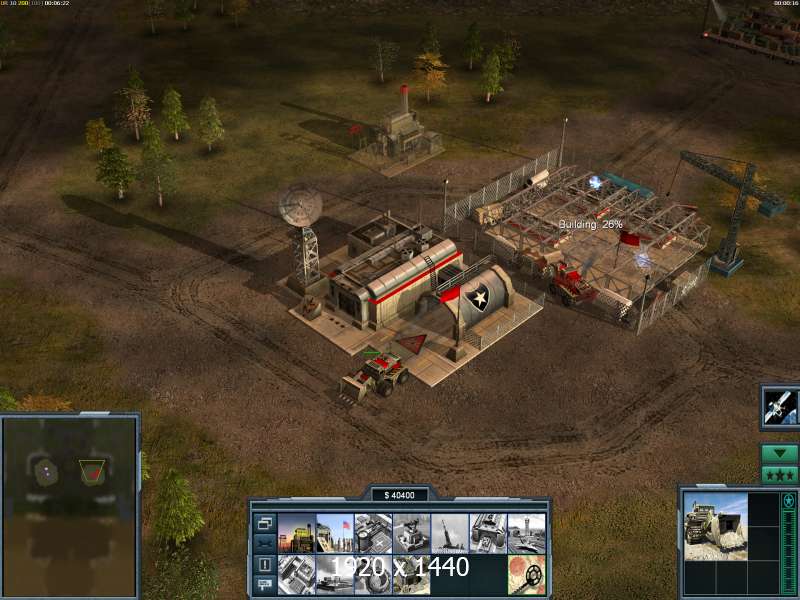The width and height of the screenshot is (800, 600).
Task: Choose the missile launcher build icon
Action: 449,532
